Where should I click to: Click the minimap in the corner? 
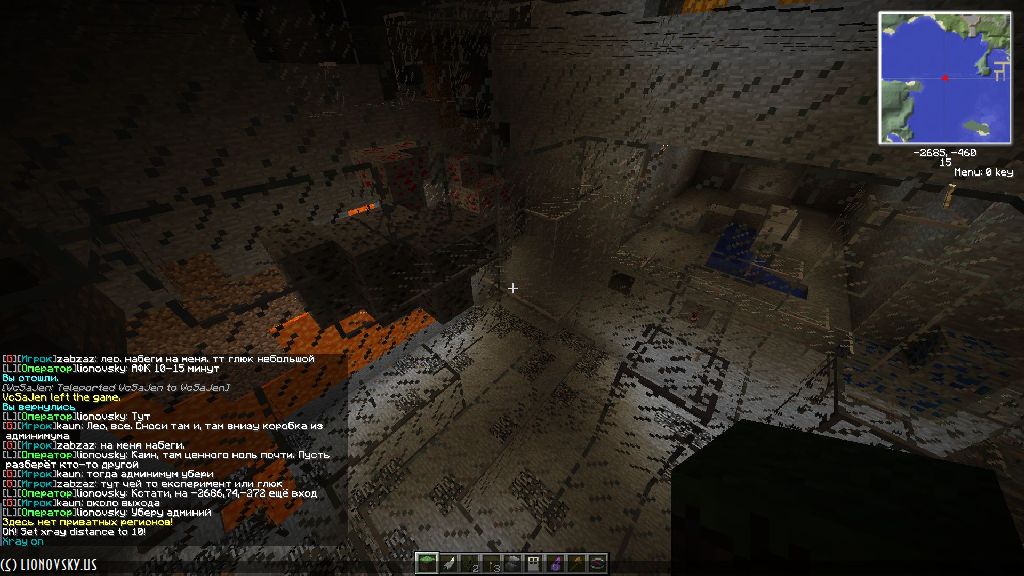pyautogui.click(x=945, y=77)
